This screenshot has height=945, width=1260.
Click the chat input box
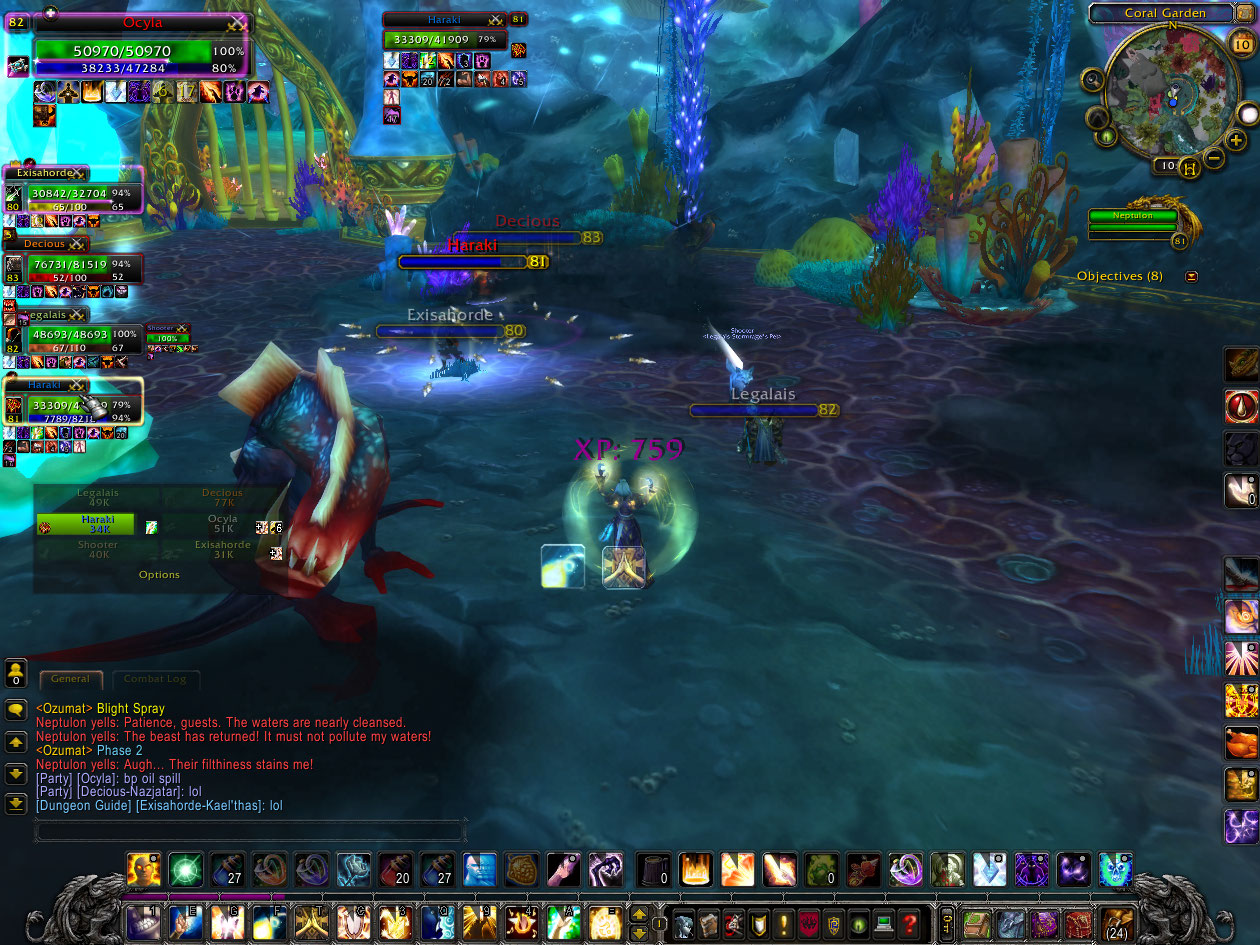coord(250,830)
